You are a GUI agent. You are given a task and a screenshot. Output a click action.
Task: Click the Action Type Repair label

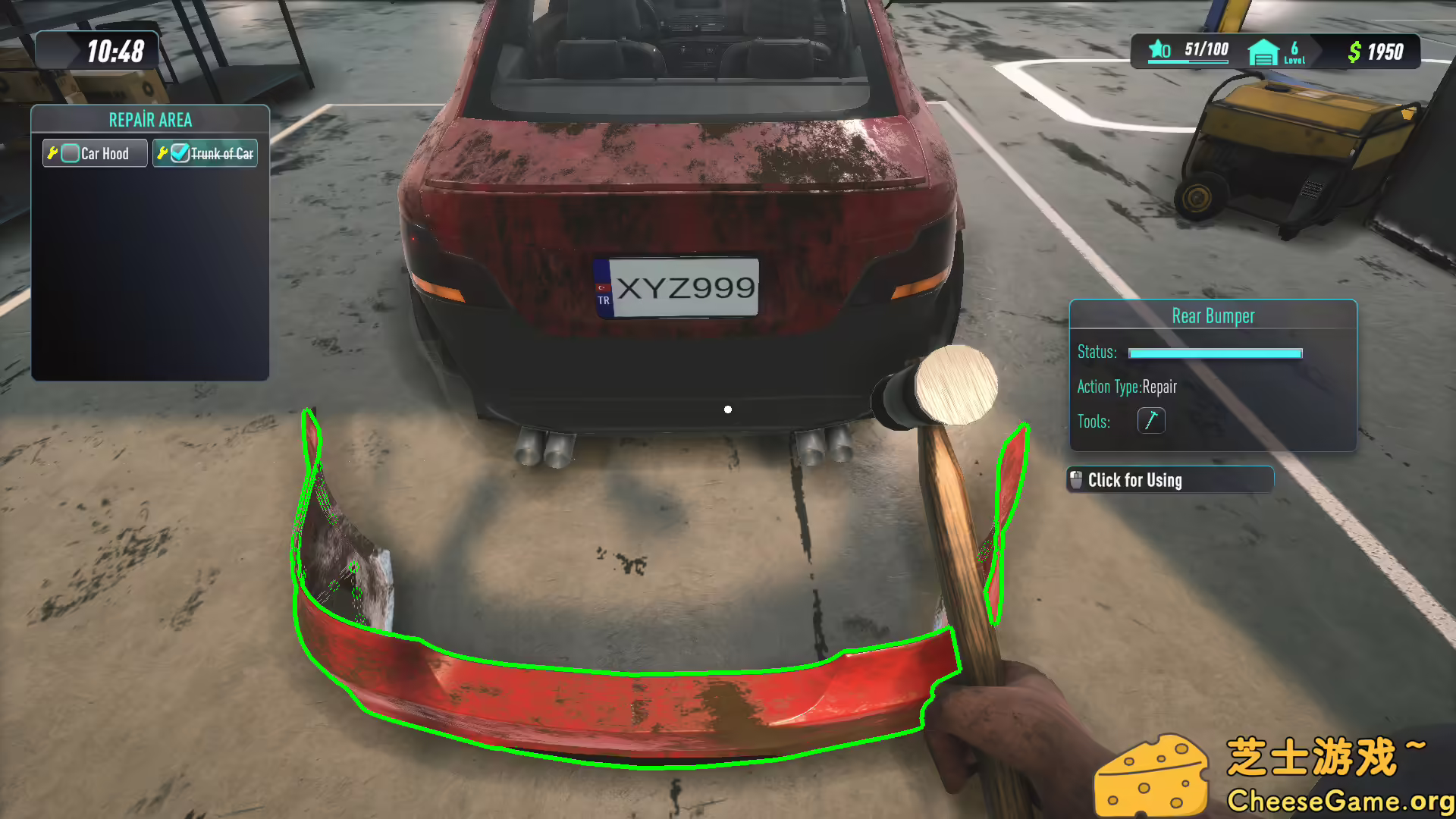1128,387
